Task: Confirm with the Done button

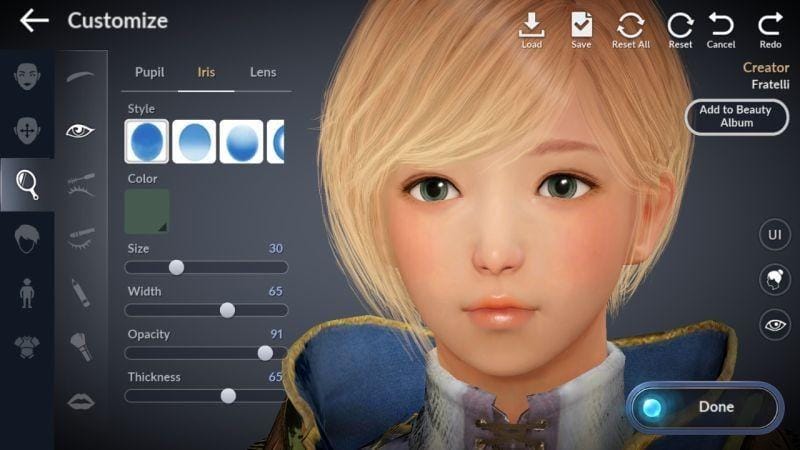Action: click(x=704, y=407)
